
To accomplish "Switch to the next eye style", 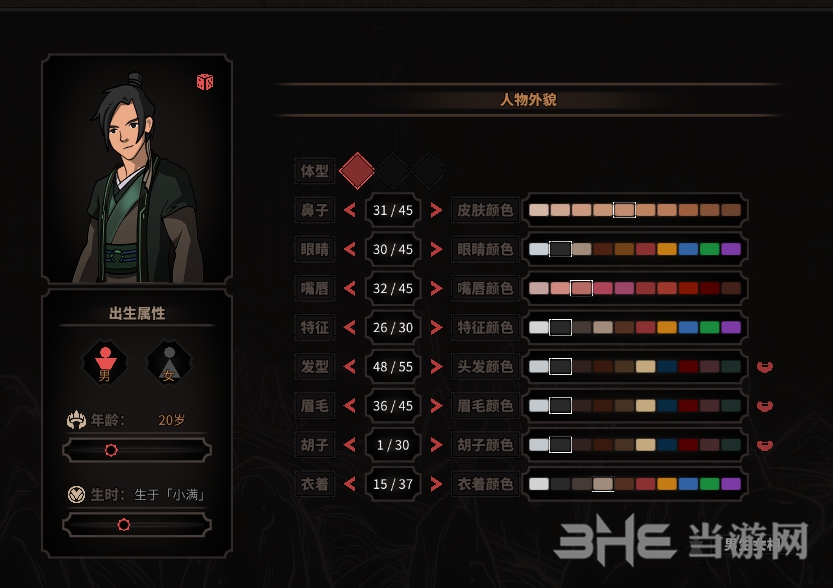I will click(x=436, y=249).
